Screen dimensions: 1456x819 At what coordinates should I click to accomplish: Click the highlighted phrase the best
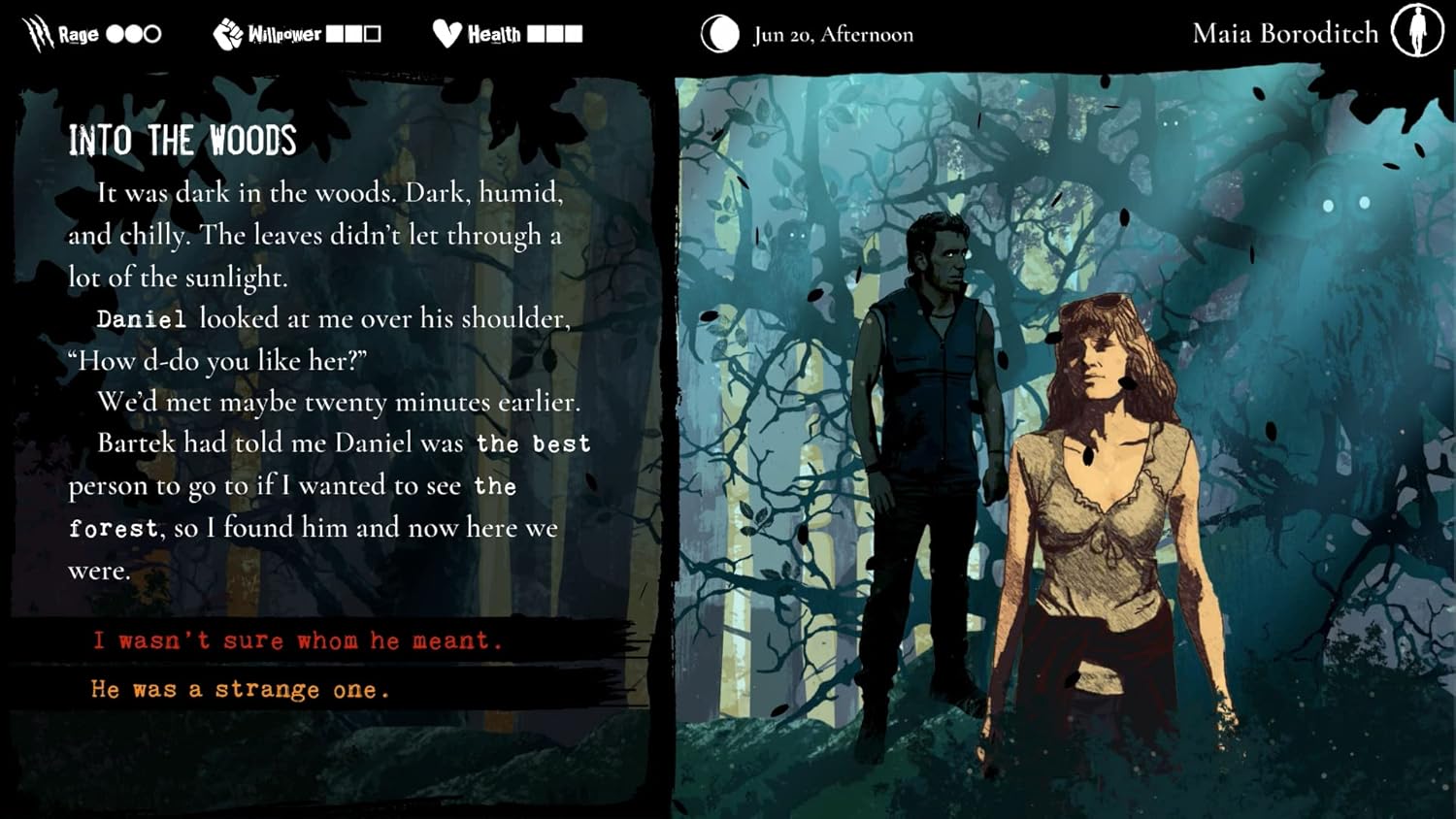(535, 443)
